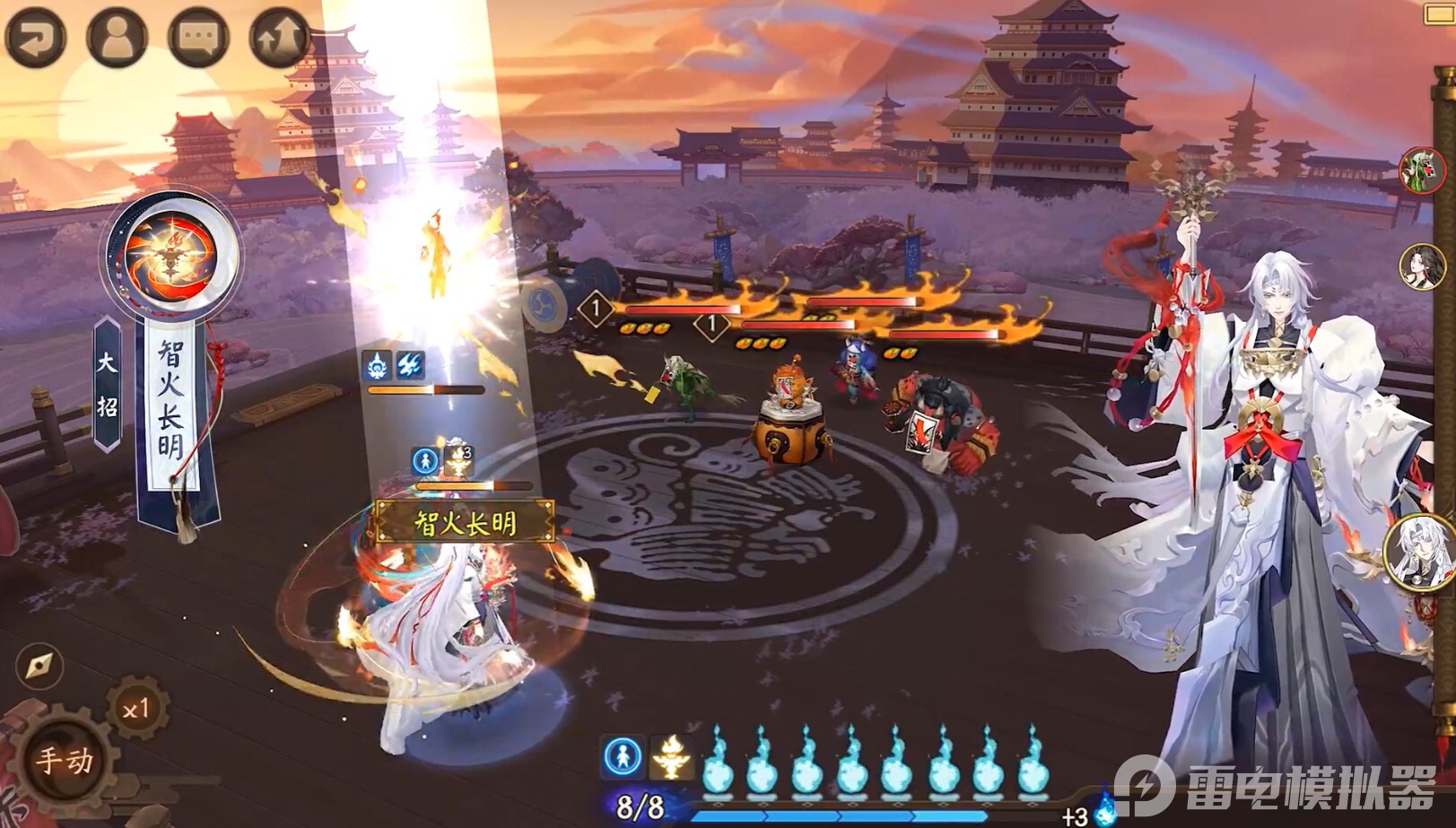This screenshot has width=1456, height=828.
Task: Toggle the 手动 manual battle mode
Action: click(65, 760)
